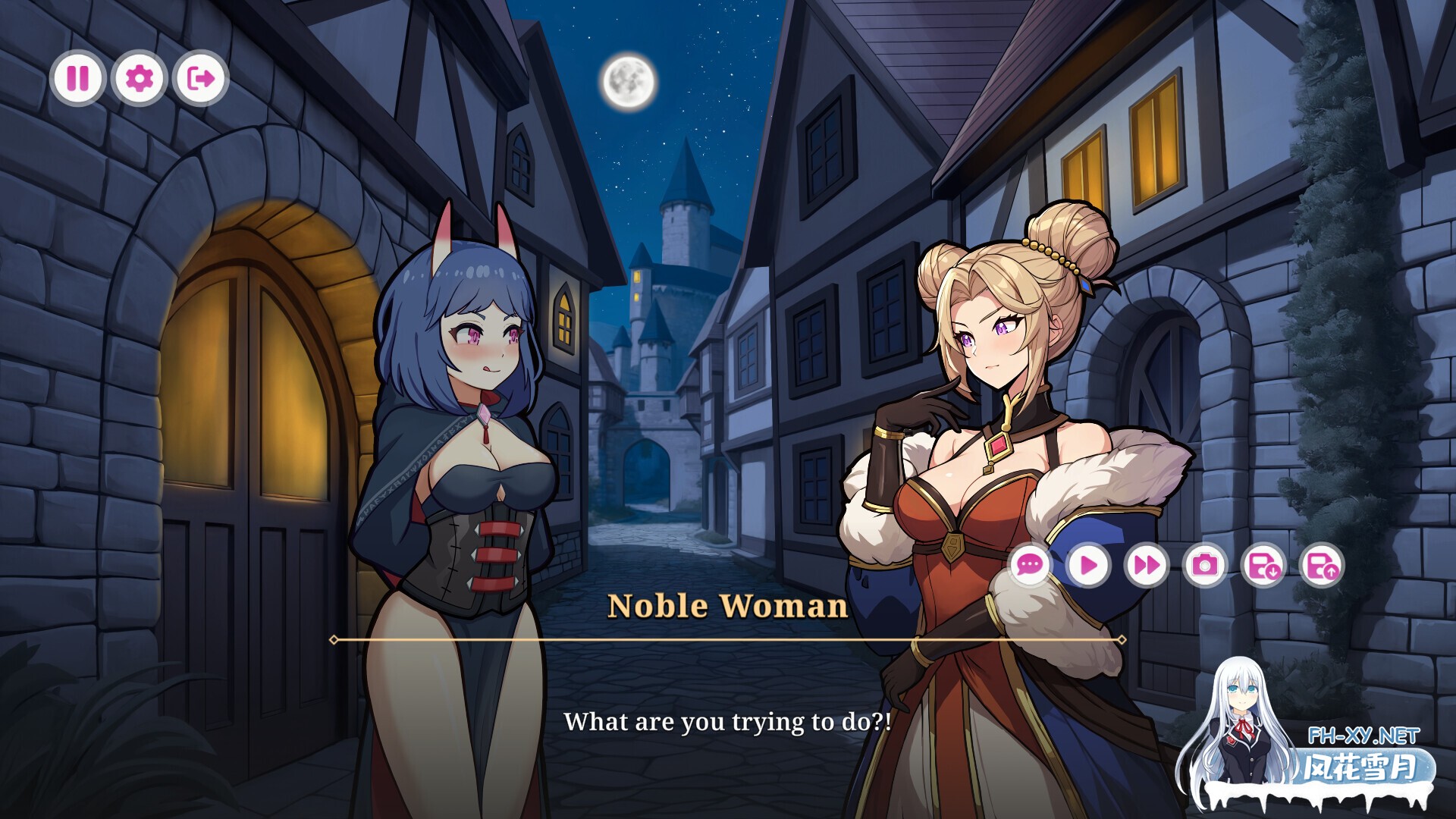Pause the game
The width and height of the screenshot is (1456, 819).
pyautogui.click(x=78, y=77)
